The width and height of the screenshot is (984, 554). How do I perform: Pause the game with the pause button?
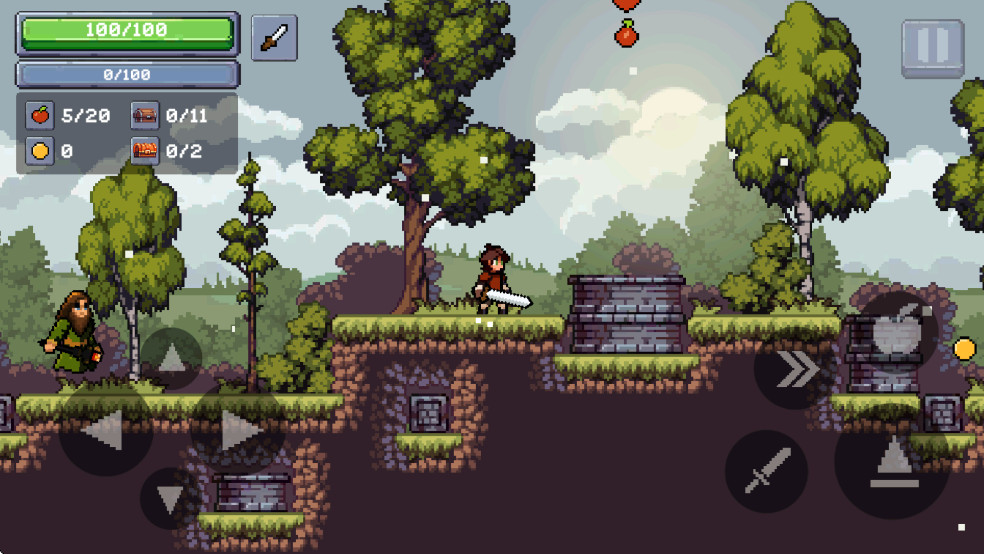tap(932, 48)
